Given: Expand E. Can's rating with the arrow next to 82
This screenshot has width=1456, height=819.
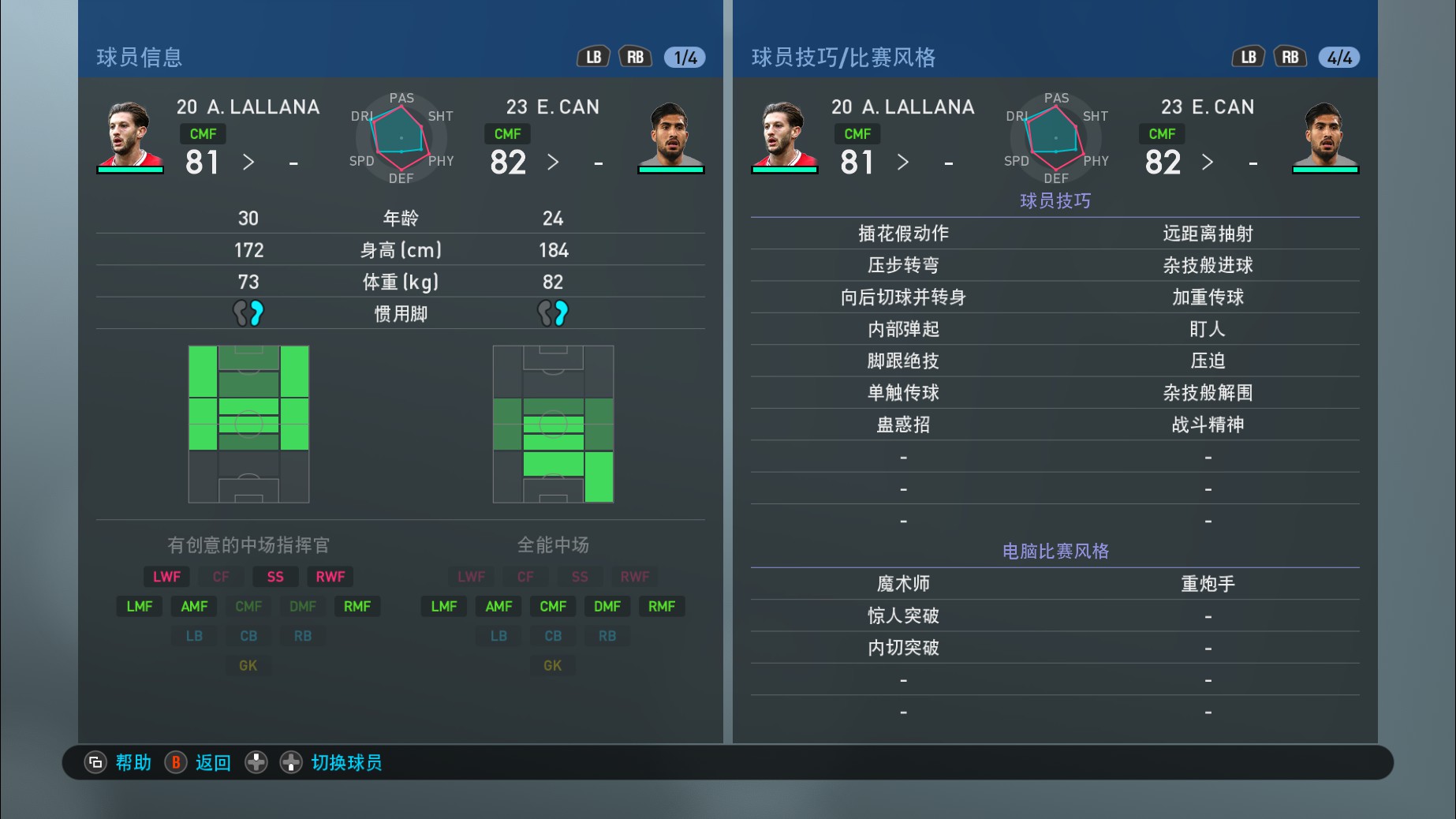Looking at the screenshot, I should coord(554,163).
